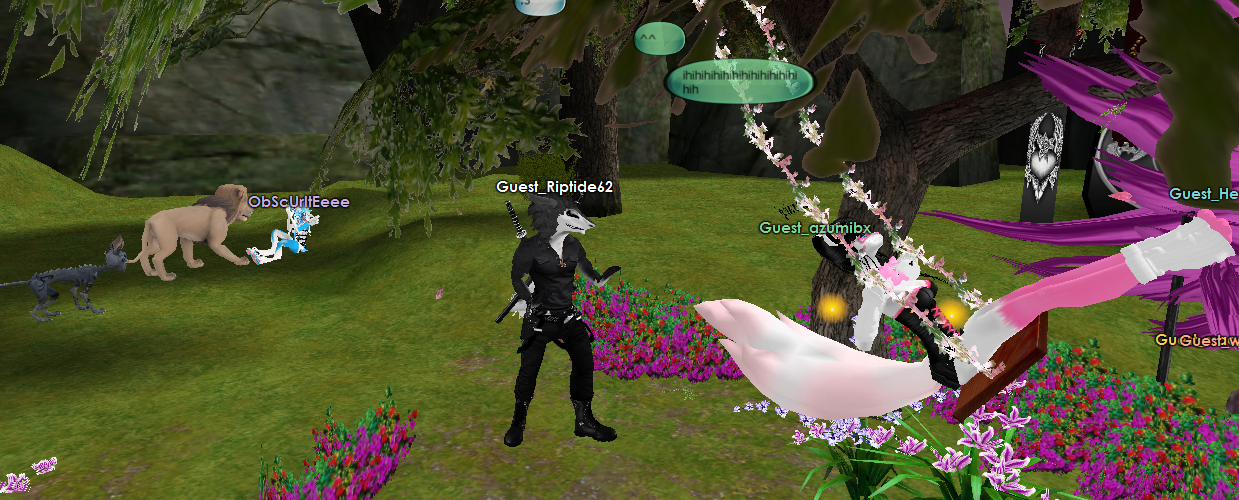Image resolution: width=1239 pixels, height=500 pixels.
Task: Select the Guest_Riptide62 name tag
Action: coord(554,187)
